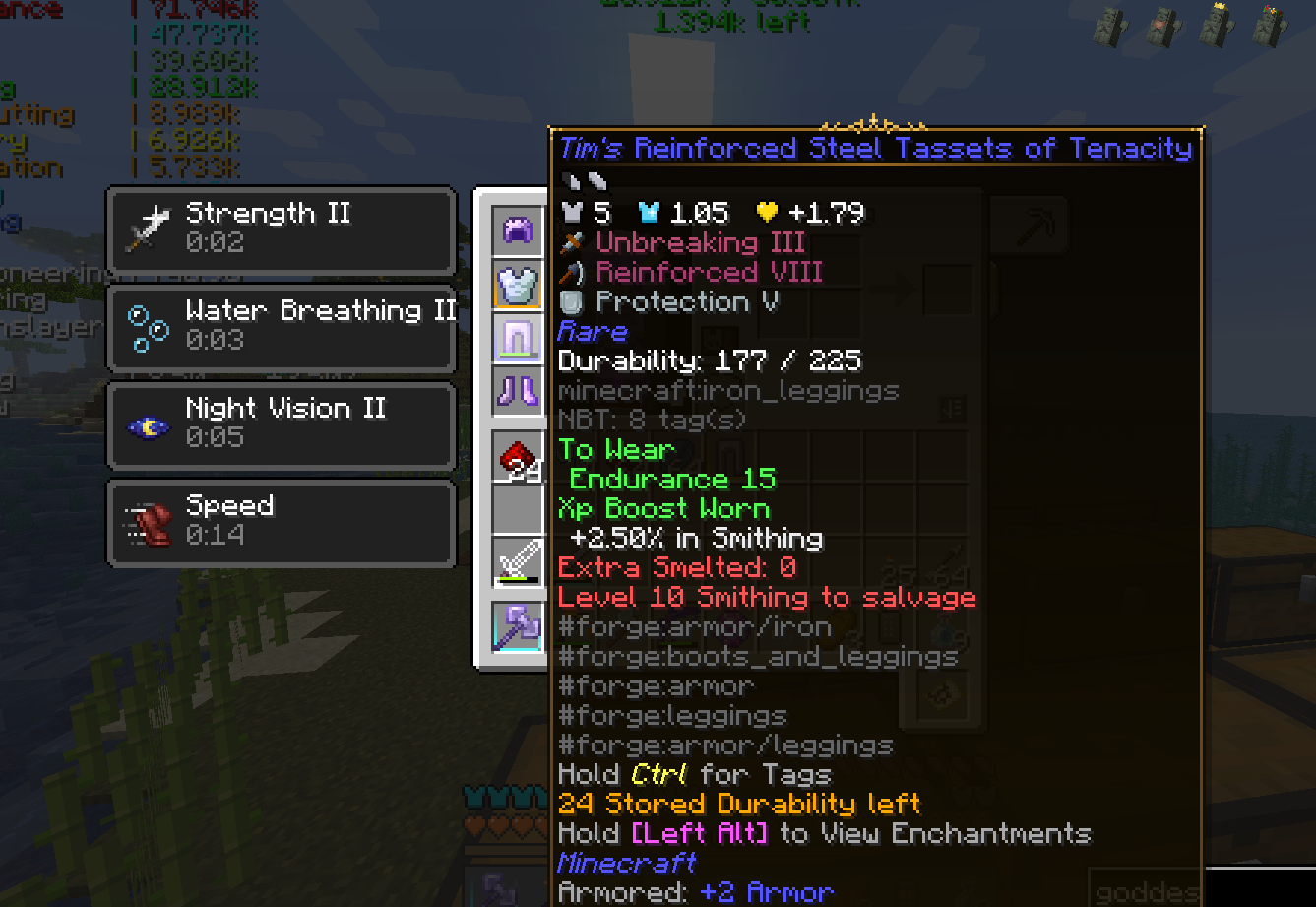Click the Water Breathing II effect indicator
1316x907 pixels.
[282, 327]
